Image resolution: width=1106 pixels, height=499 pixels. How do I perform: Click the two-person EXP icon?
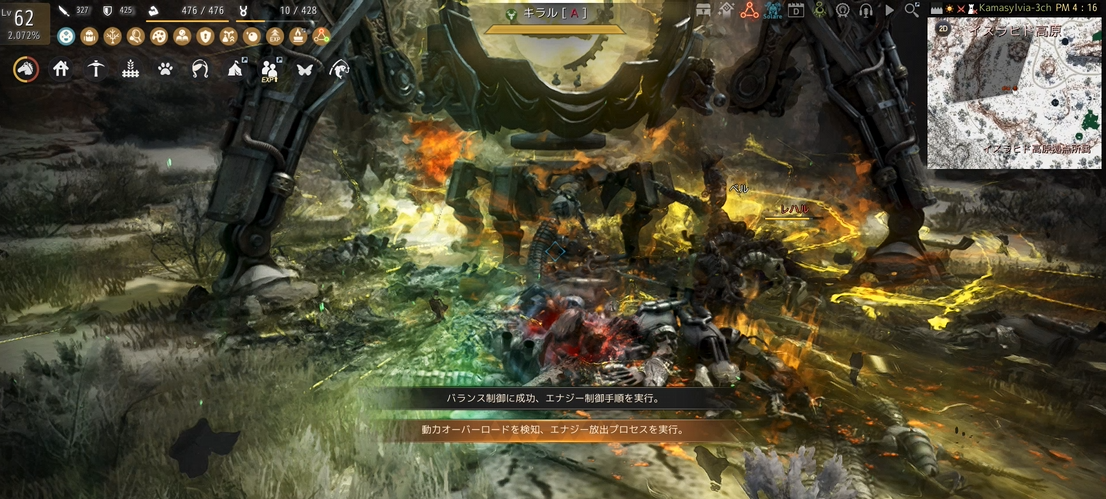[x=270, y=69]
